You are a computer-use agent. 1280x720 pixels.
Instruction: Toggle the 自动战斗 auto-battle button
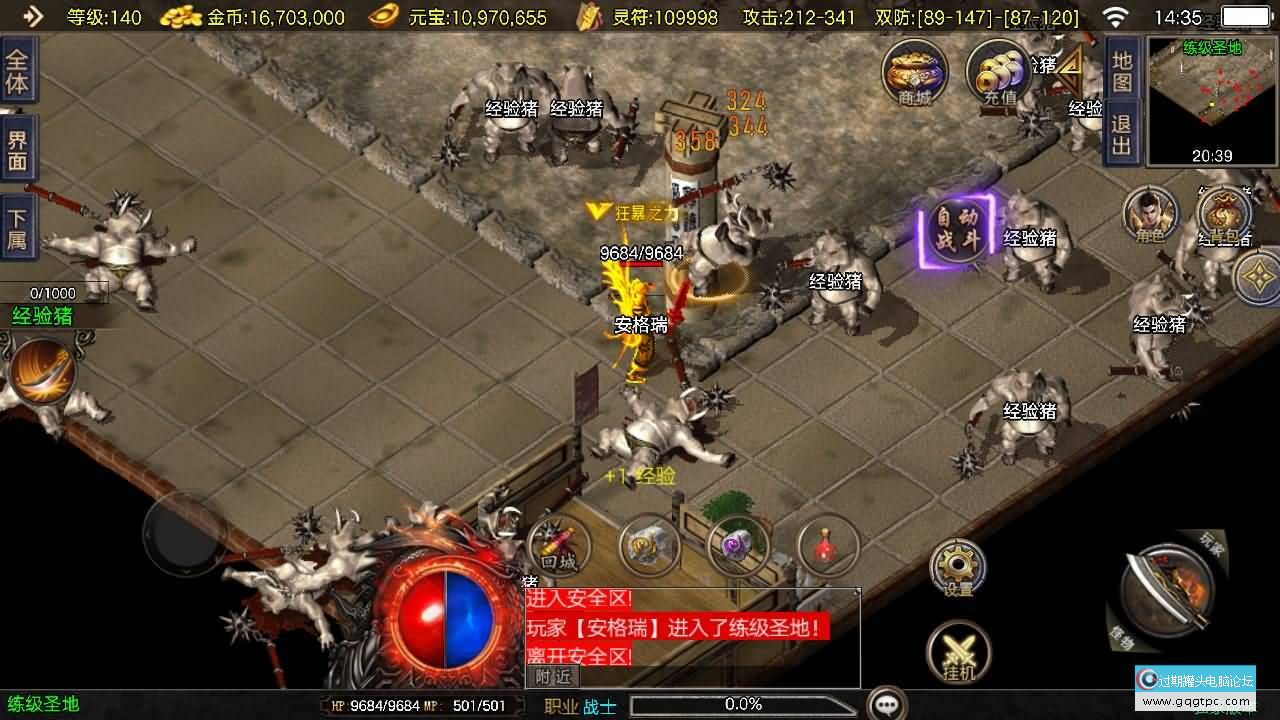click(956, 229)
